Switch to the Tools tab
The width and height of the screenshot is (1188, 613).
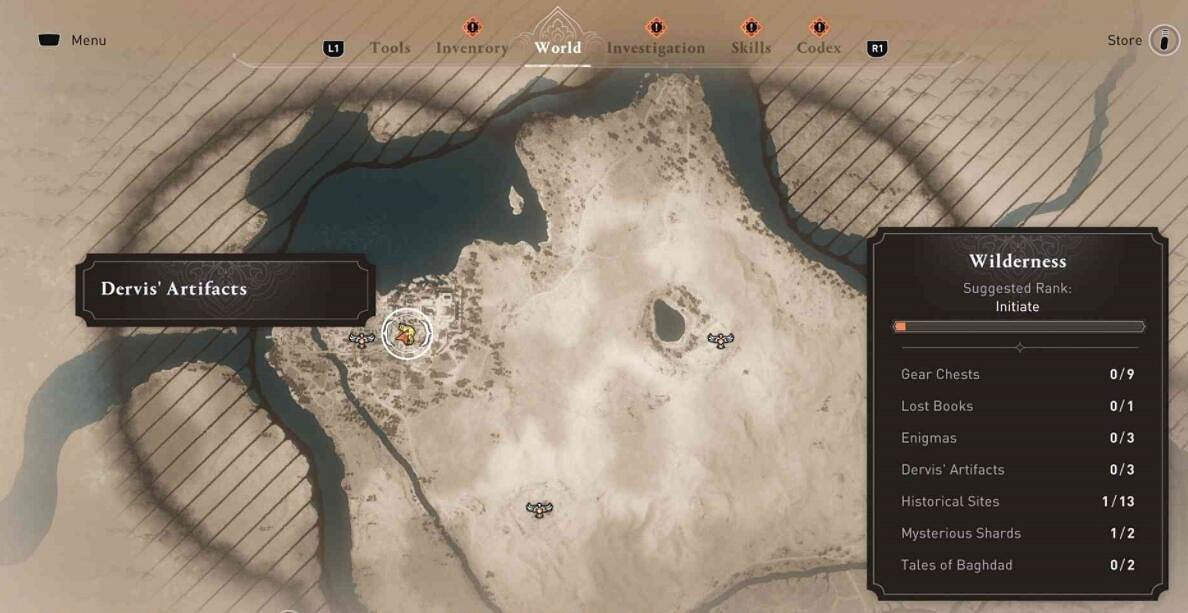coord(390,48)
